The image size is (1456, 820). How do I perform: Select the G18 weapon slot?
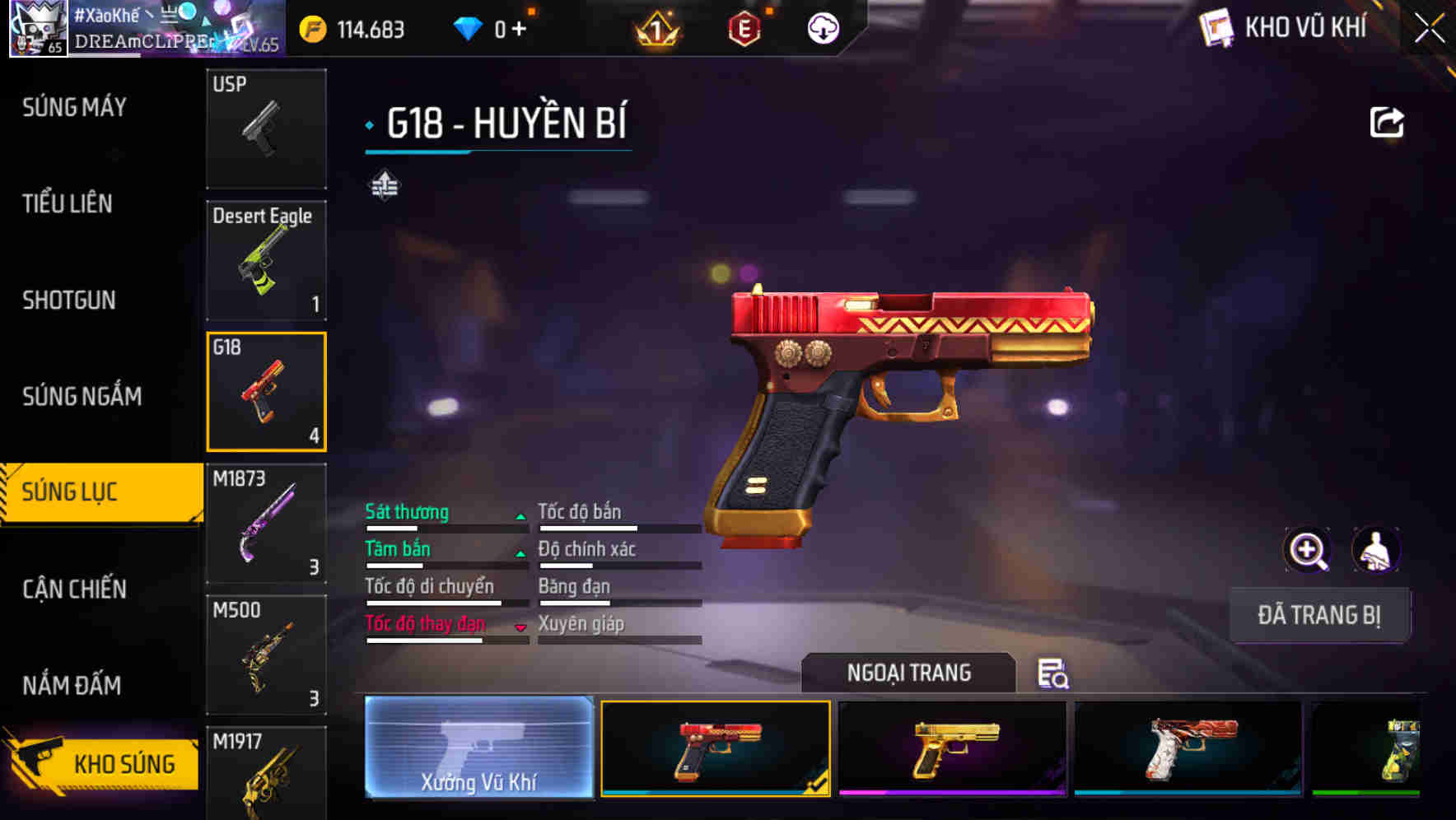point(266,391)
